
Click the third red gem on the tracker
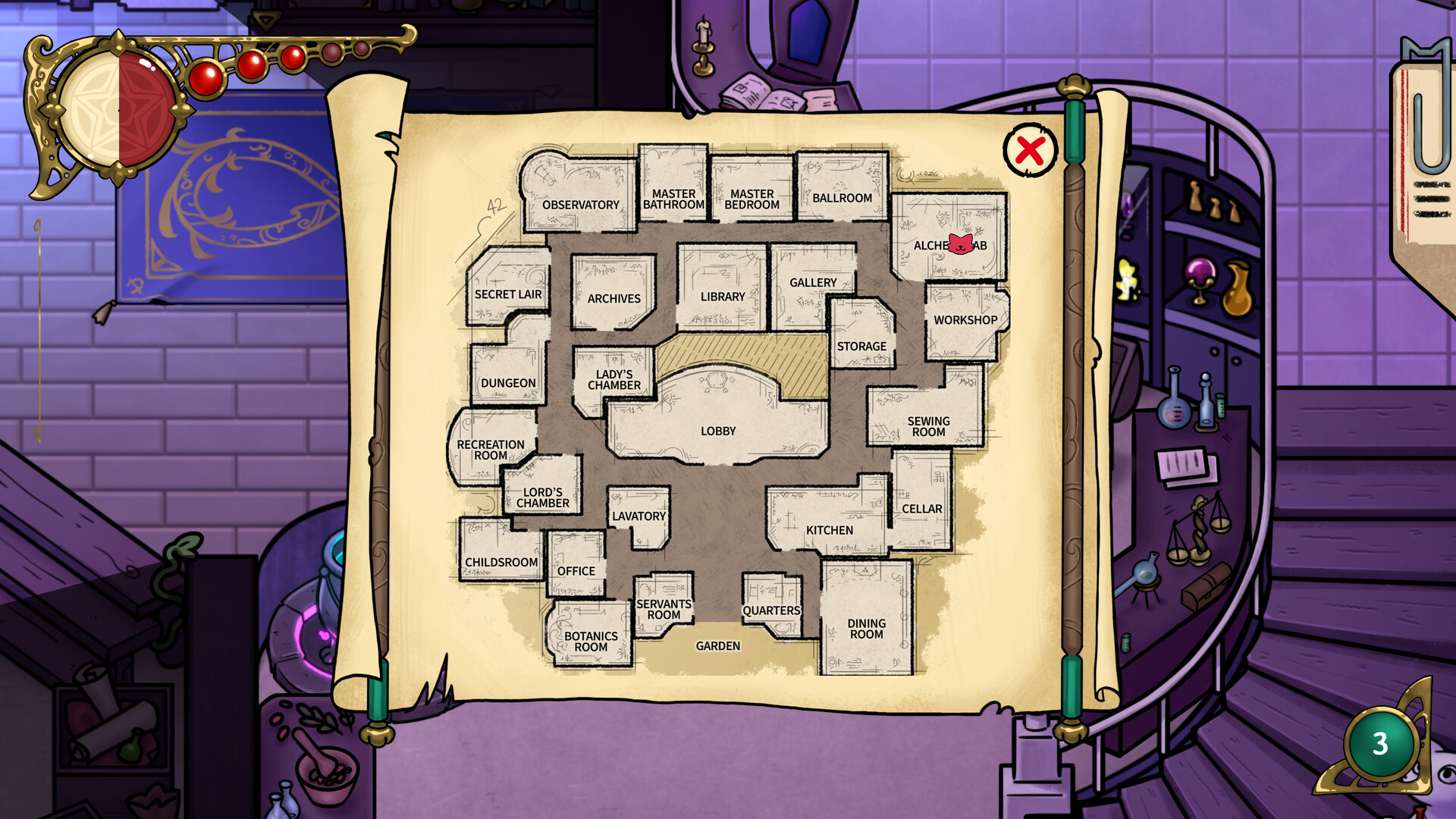coord(293,59)
